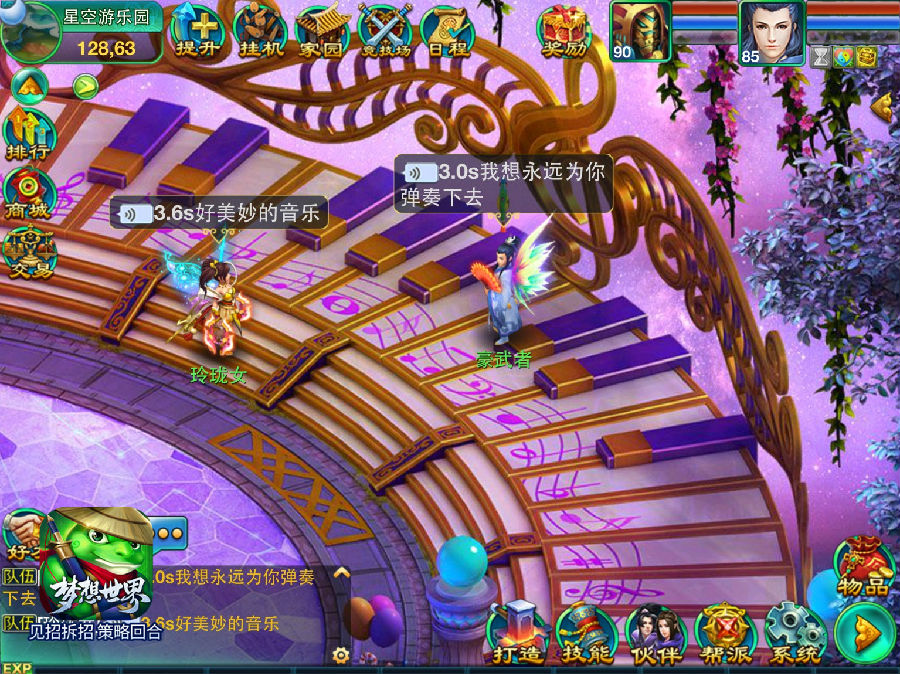
Task: Open the 技能 skills menu
Action: pyautogui.click(x=587, y=632)
